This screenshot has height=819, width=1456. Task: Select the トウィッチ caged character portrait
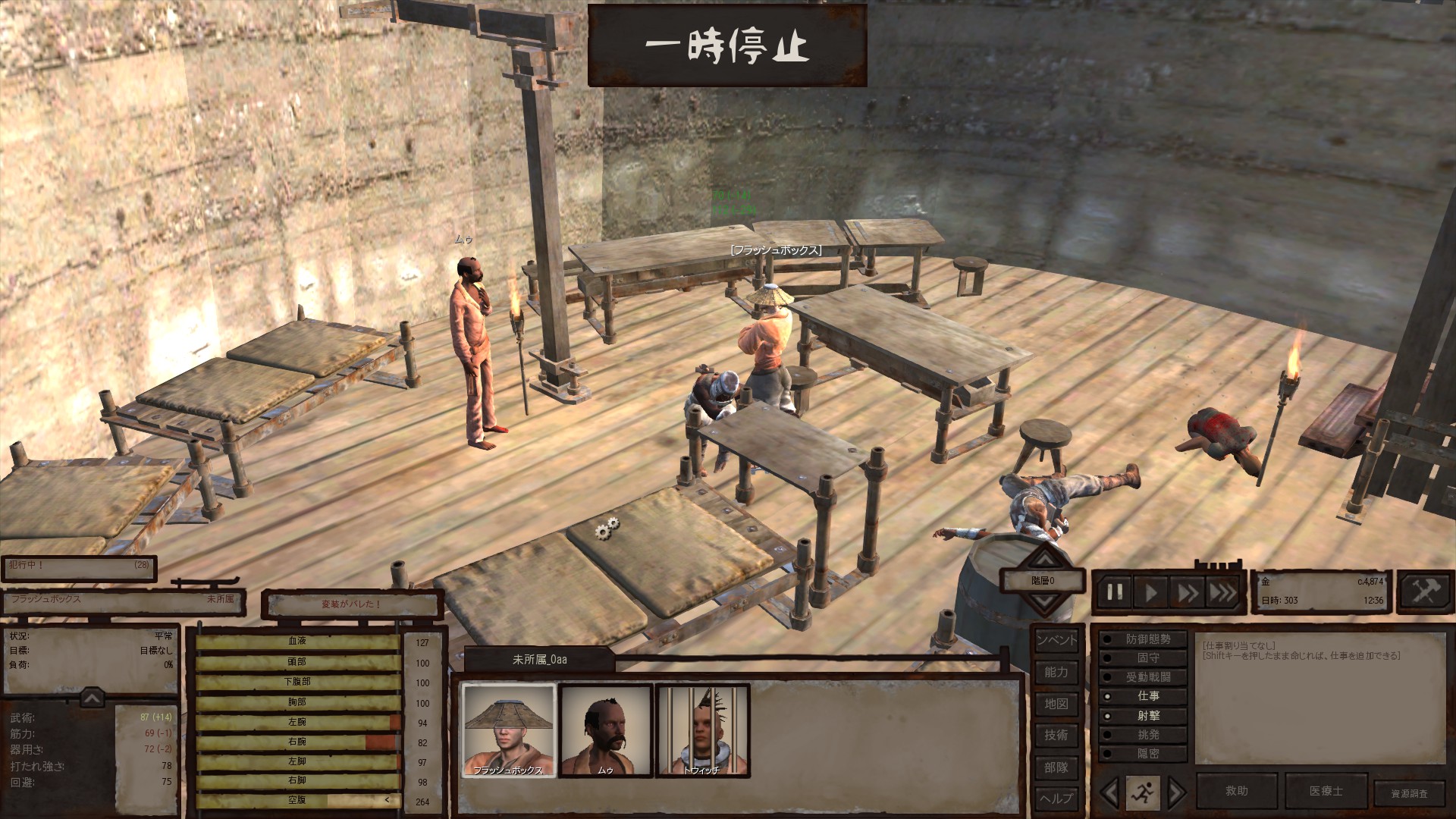tap(702, 730)
